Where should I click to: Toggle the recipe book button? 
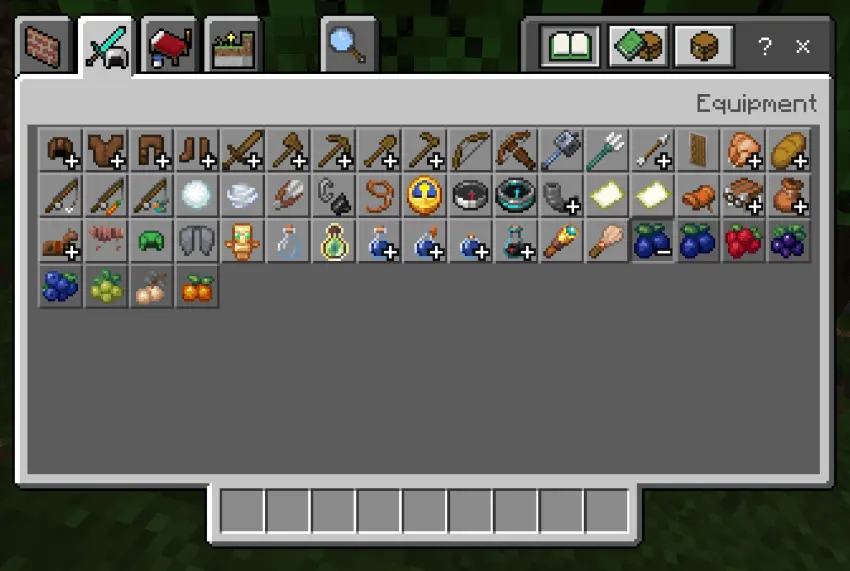(570, 46)
